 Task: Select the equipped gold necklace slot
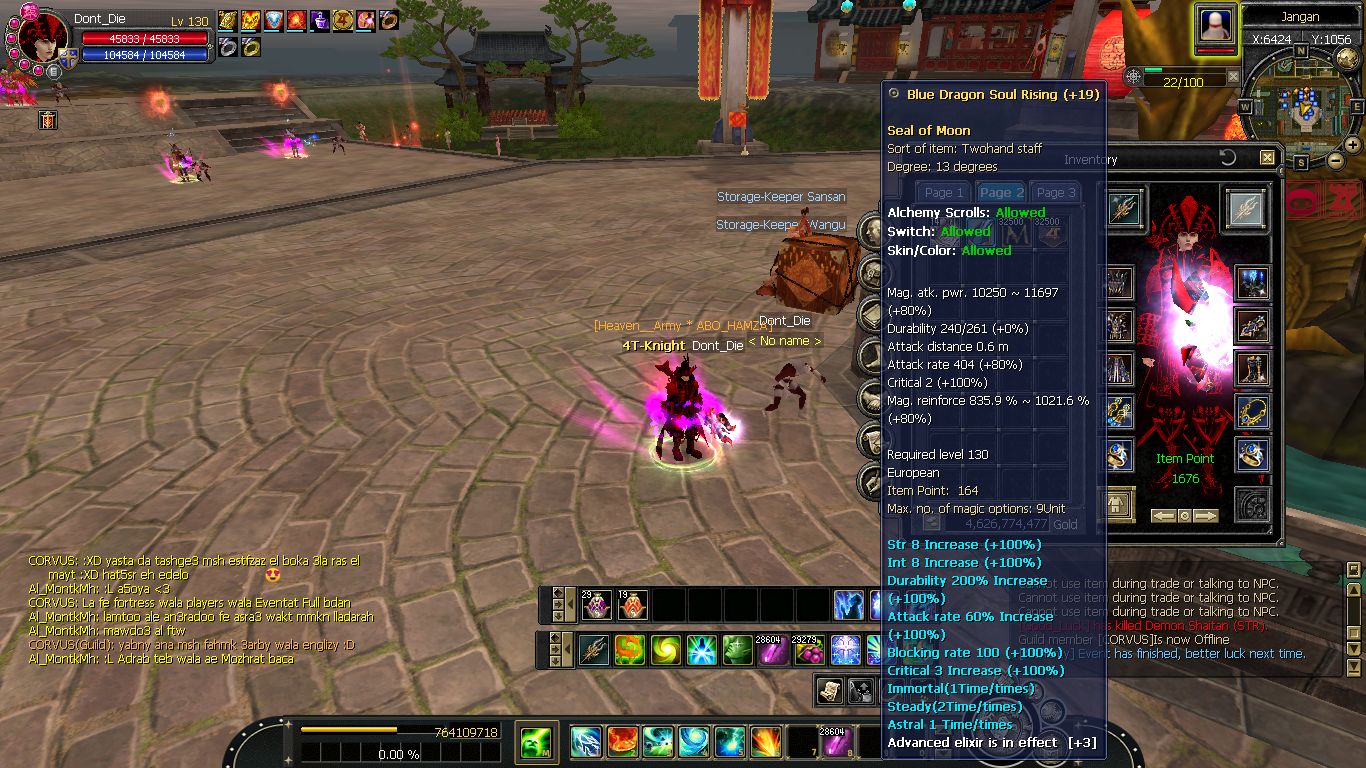1252,410
